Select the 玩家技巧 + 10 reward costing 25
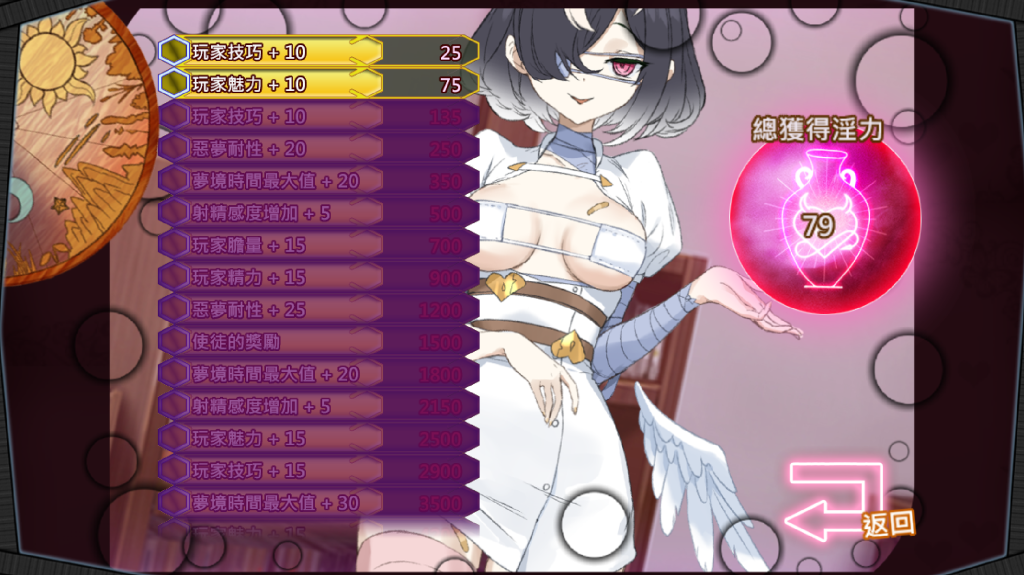The image size is (1024, 575). coord(318,52)
